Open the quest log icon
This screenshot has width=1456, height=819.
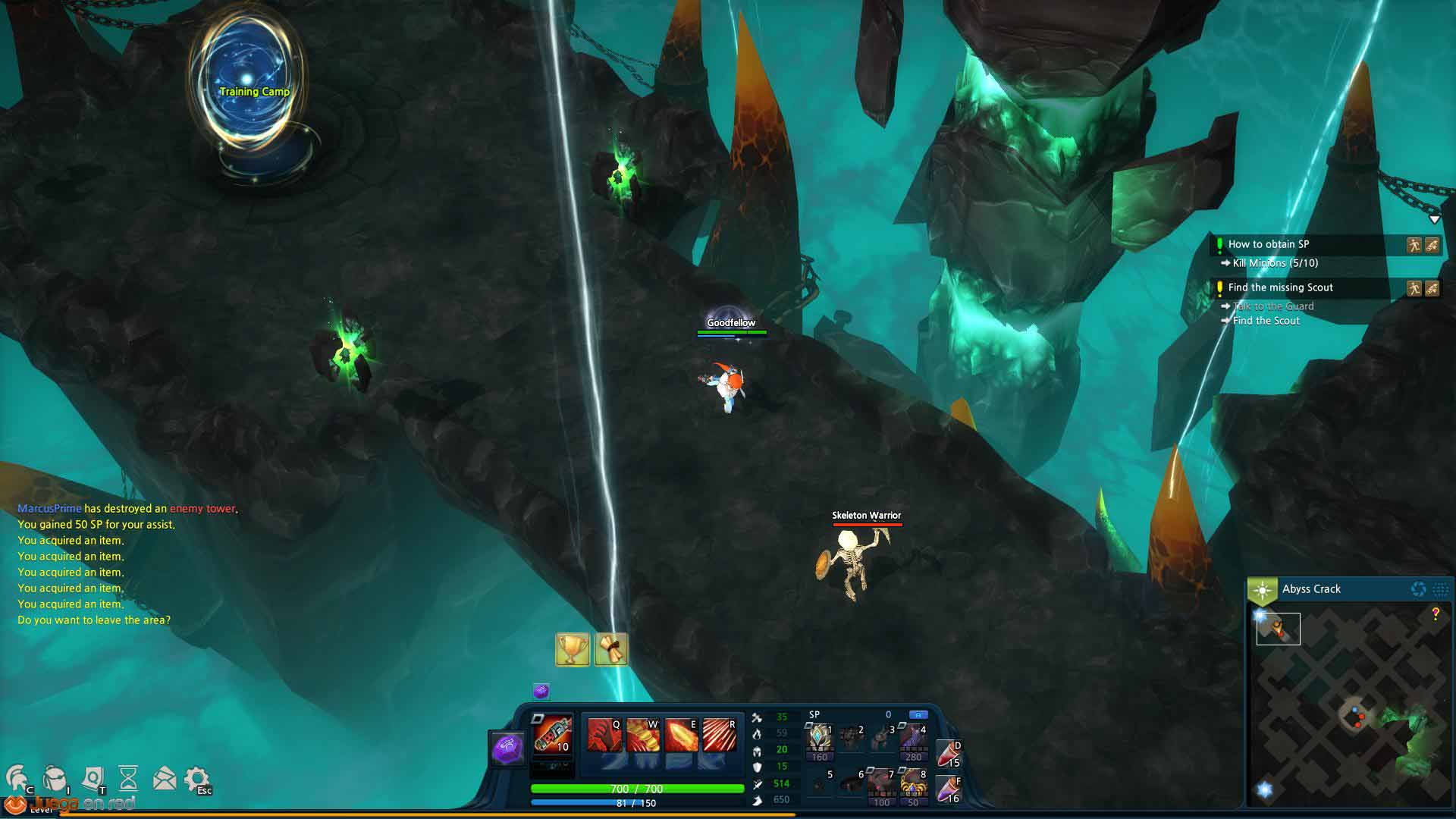[x=93, y=778]
